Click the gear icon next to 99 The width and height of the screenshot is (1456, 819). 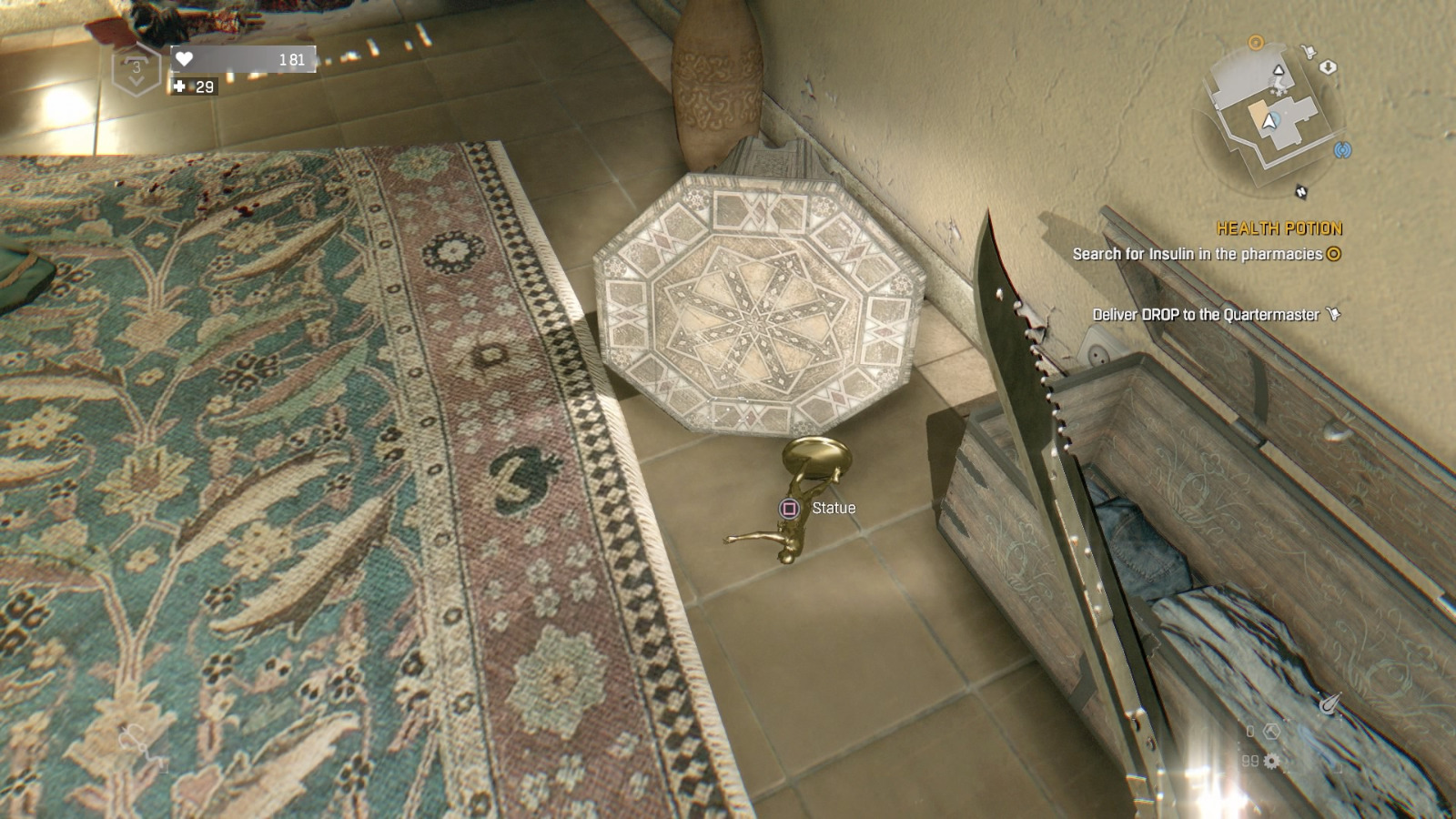(1271, 761)
